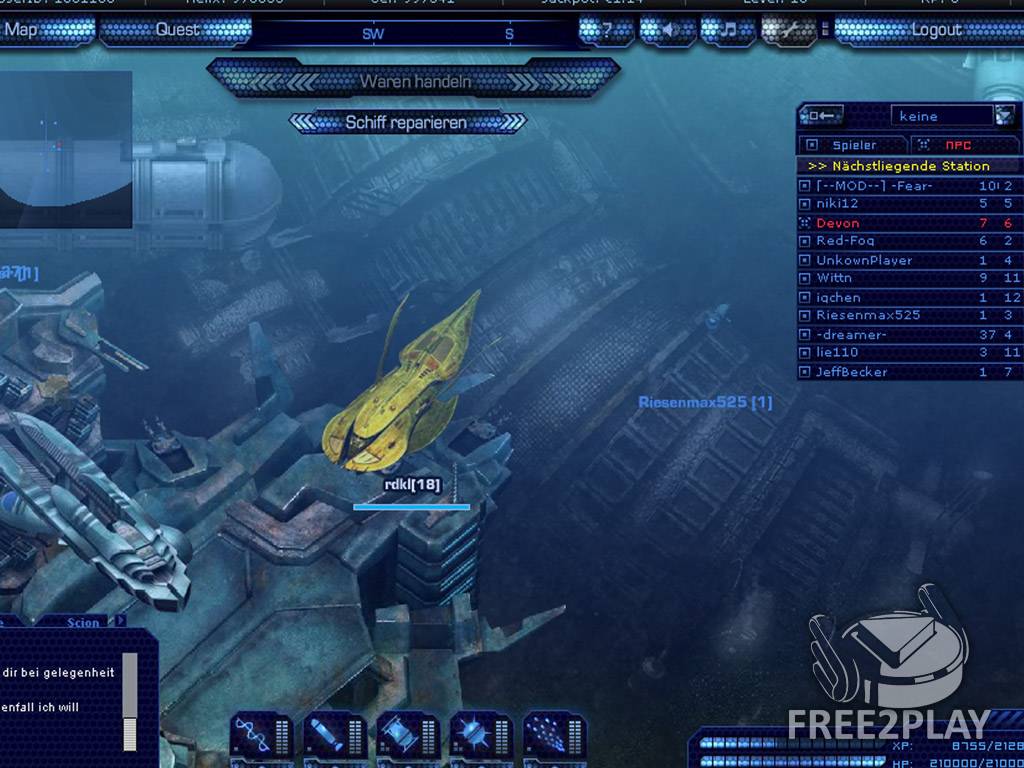Target Devon in the player list

pyautogui.click(x=837, y=223)
